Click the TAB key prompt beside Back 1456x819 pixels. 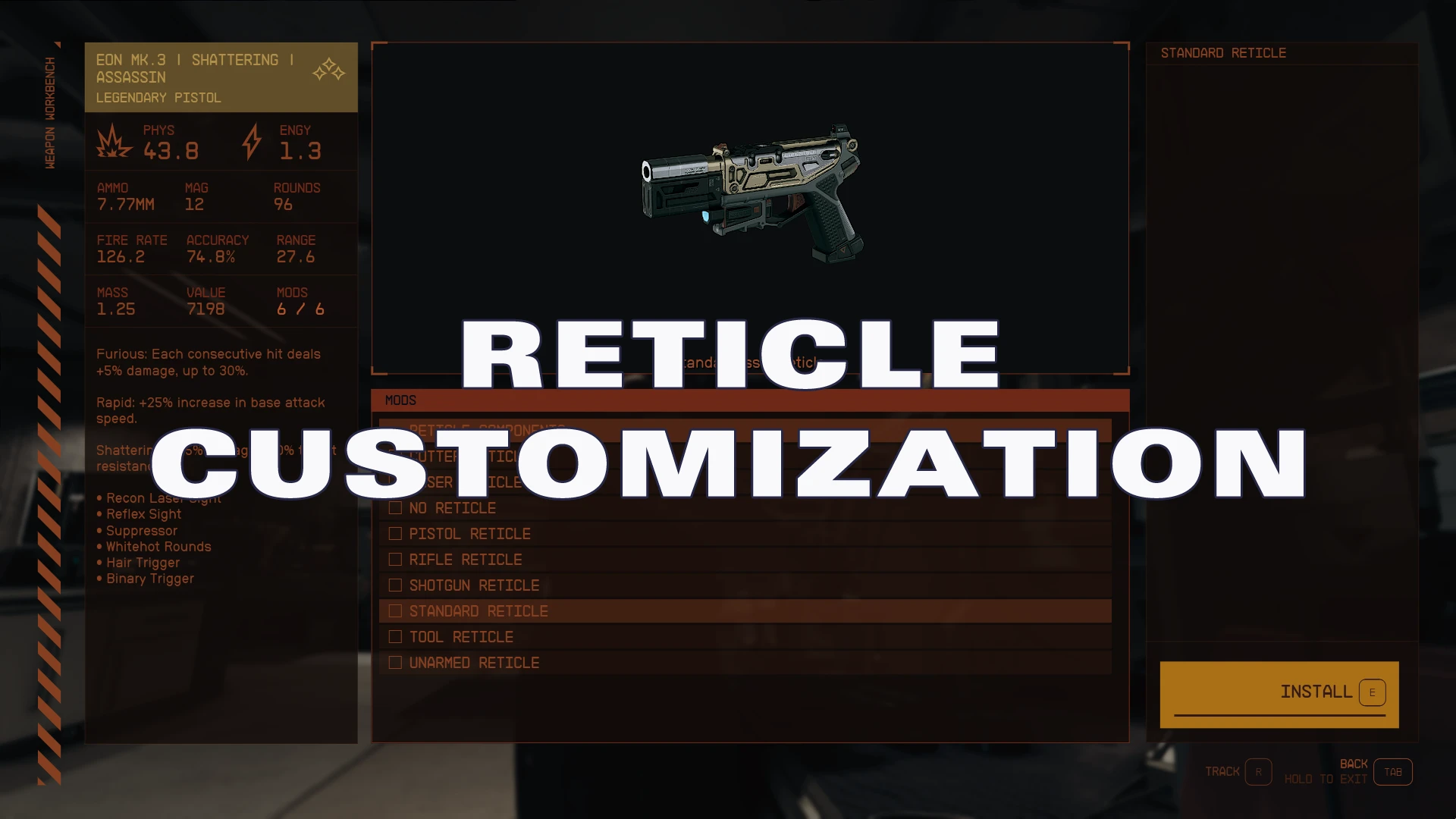[x=1393, y=771]
